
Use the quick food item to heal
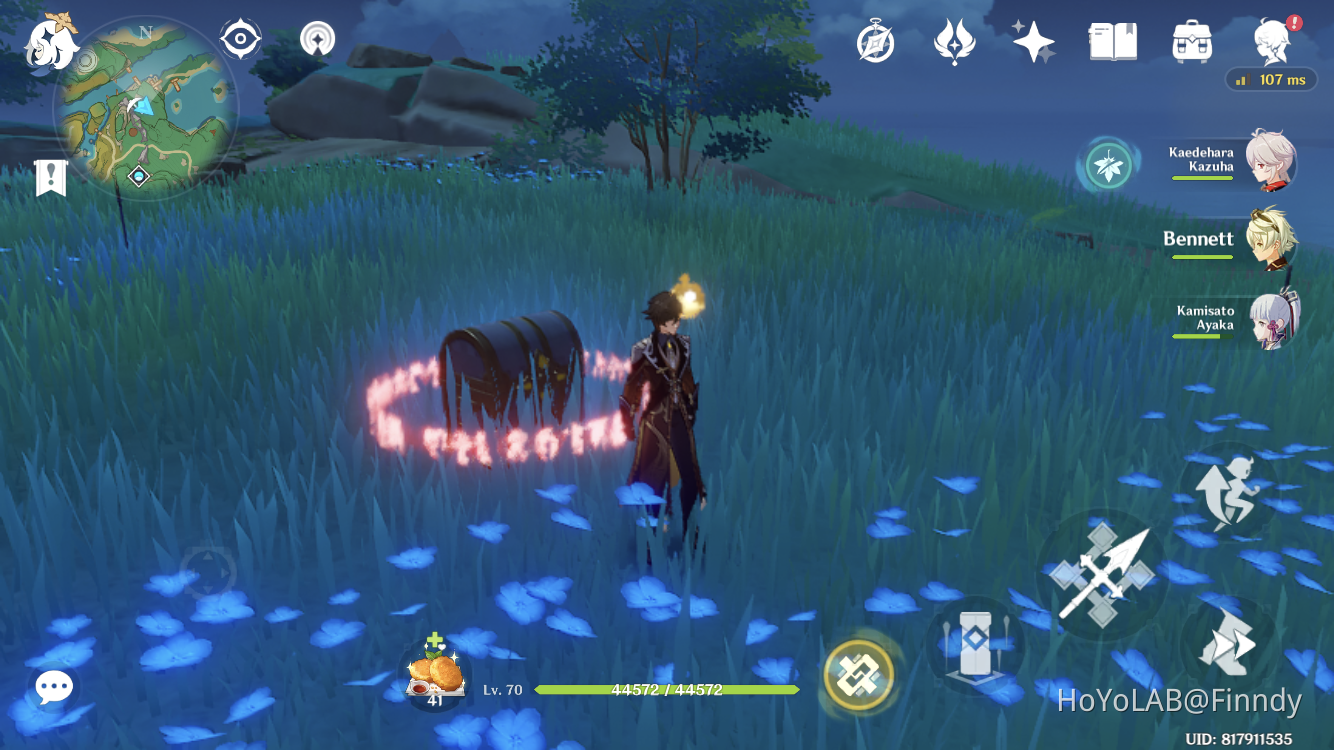pos(437,668)
